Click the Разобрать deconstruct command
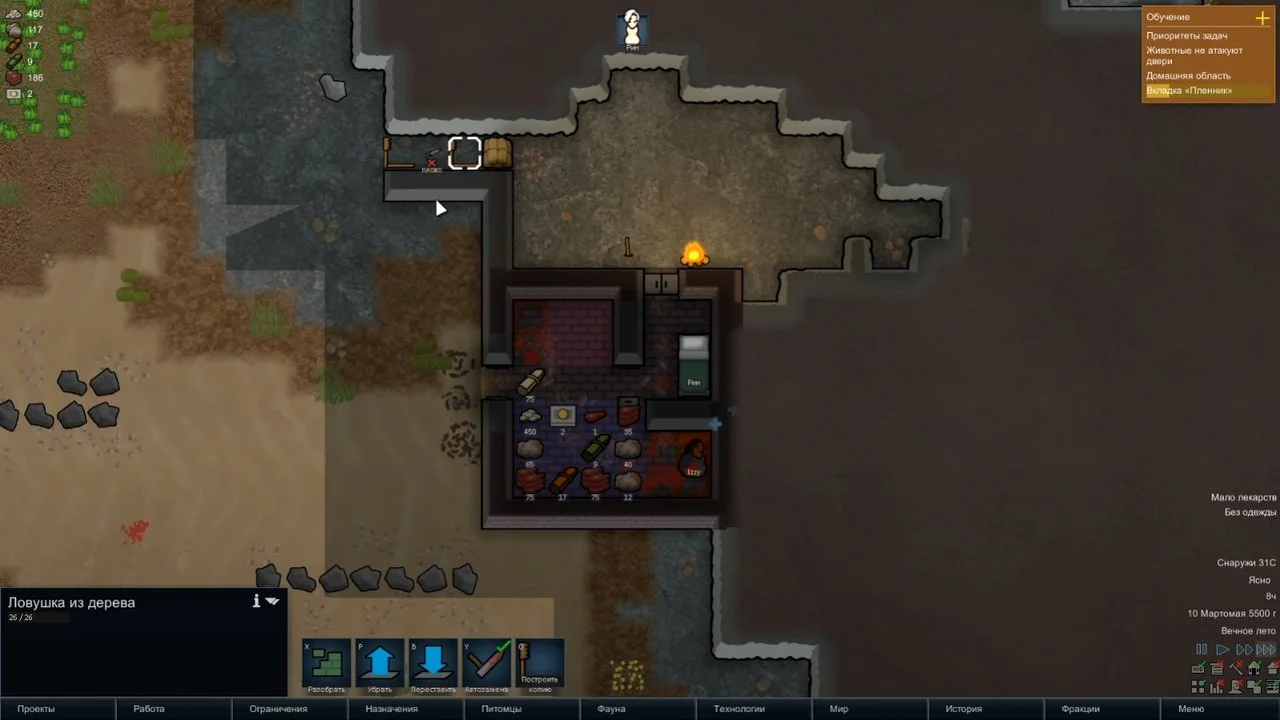 [x=327, y=664]
